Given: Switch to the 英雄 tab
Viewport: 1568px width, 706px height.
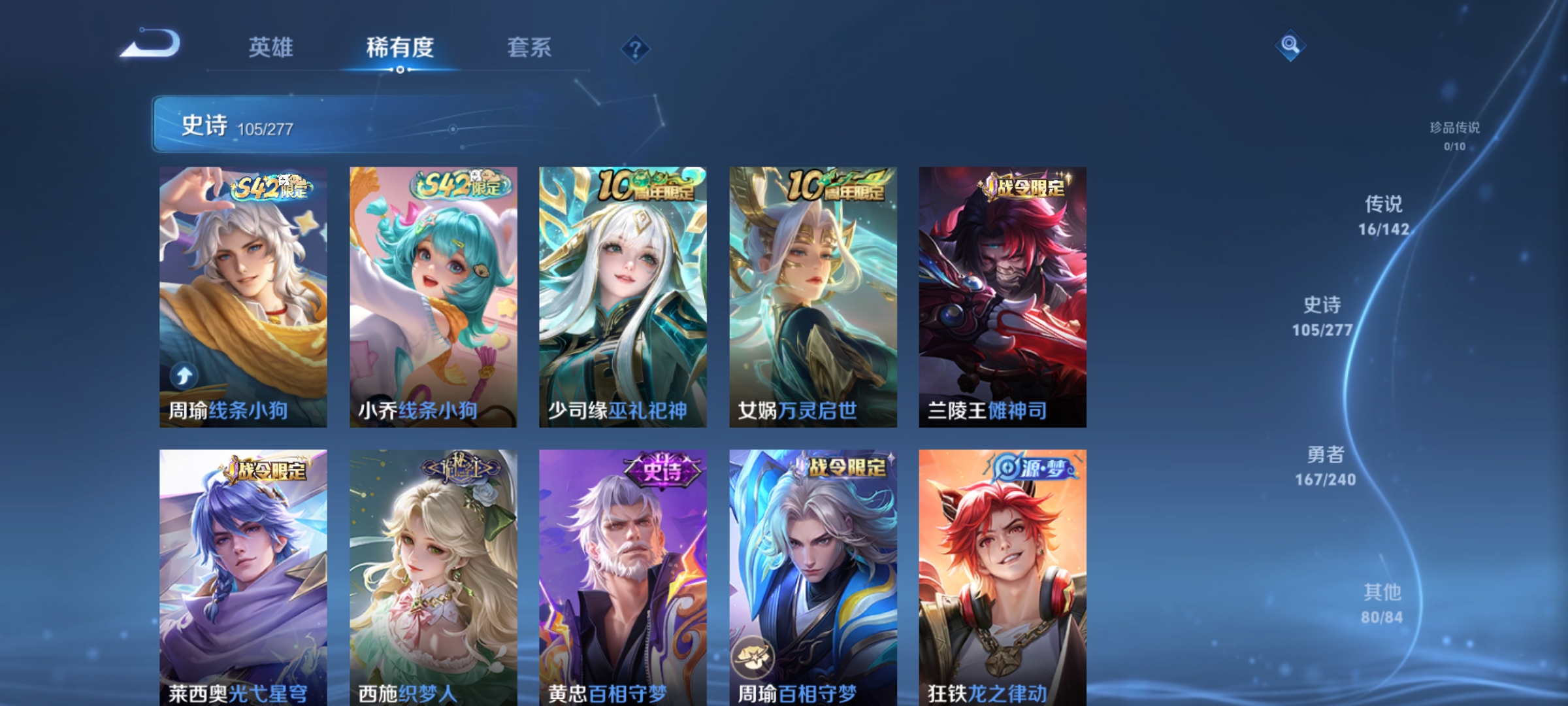Looking at the screenshot, I should [x=272, y=48].
